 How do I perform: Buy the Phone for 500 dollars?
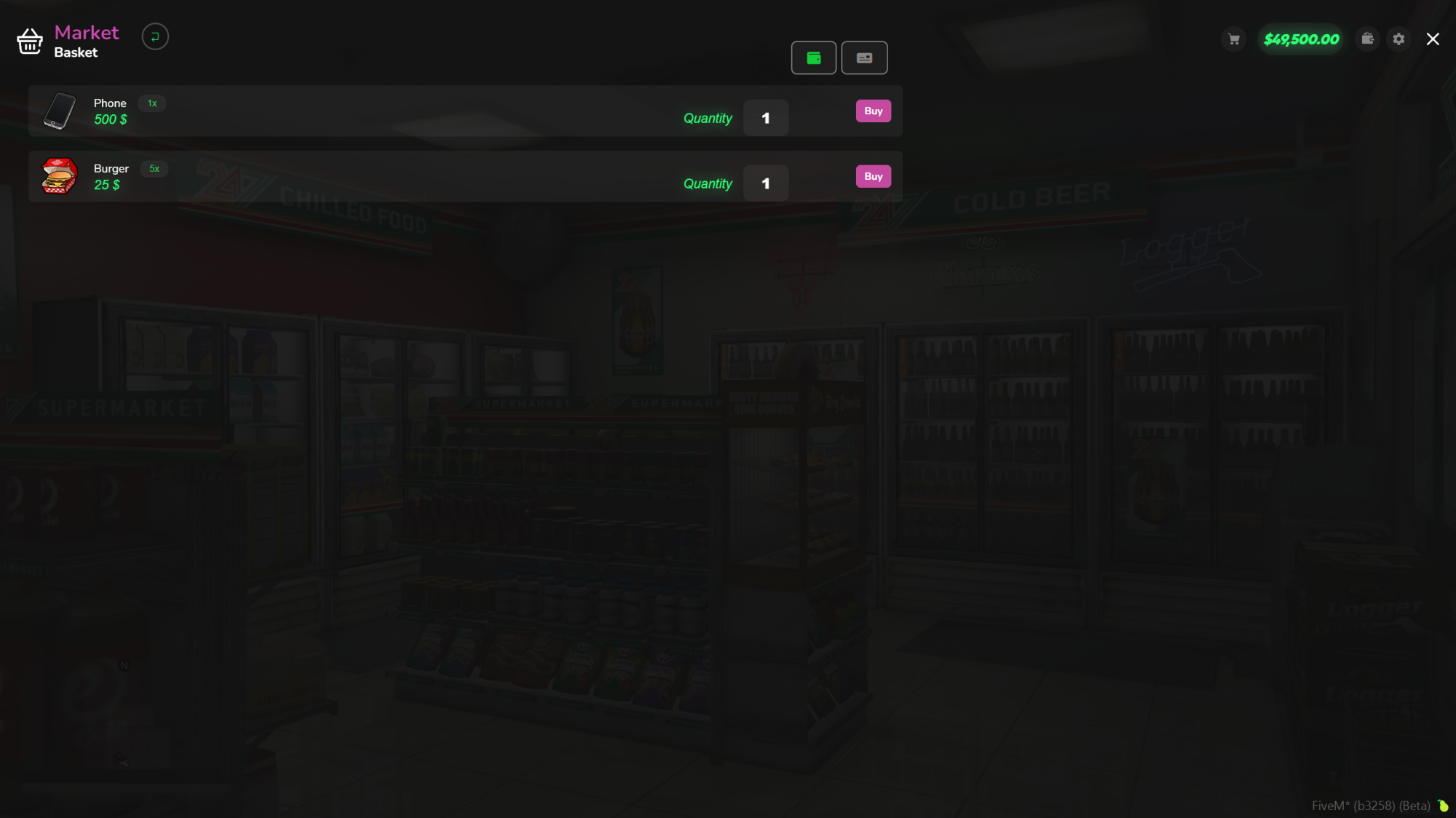[x=872, y=111]
